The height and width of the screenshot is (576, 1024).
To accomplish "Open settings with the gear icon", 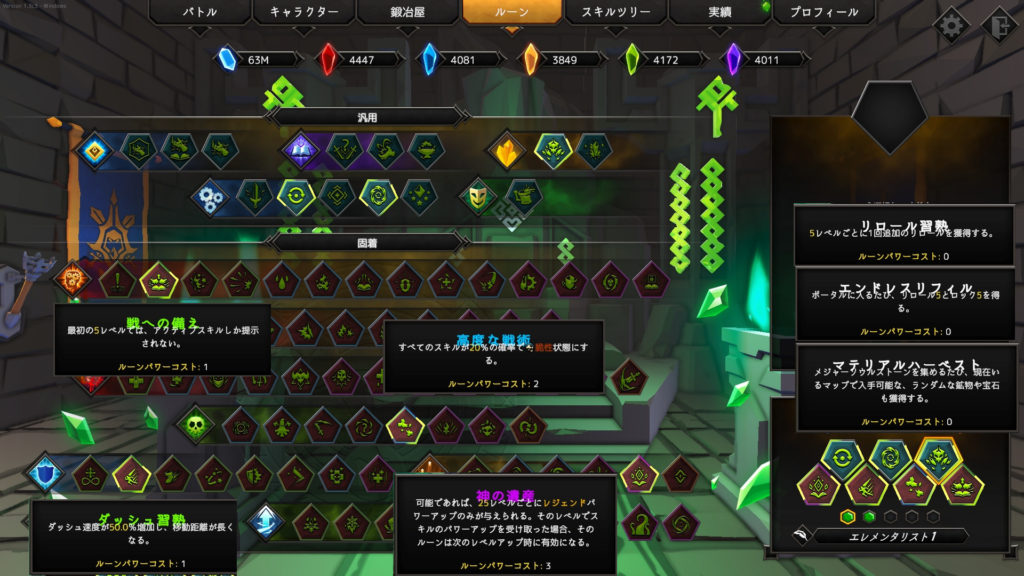I will (950, 25).
